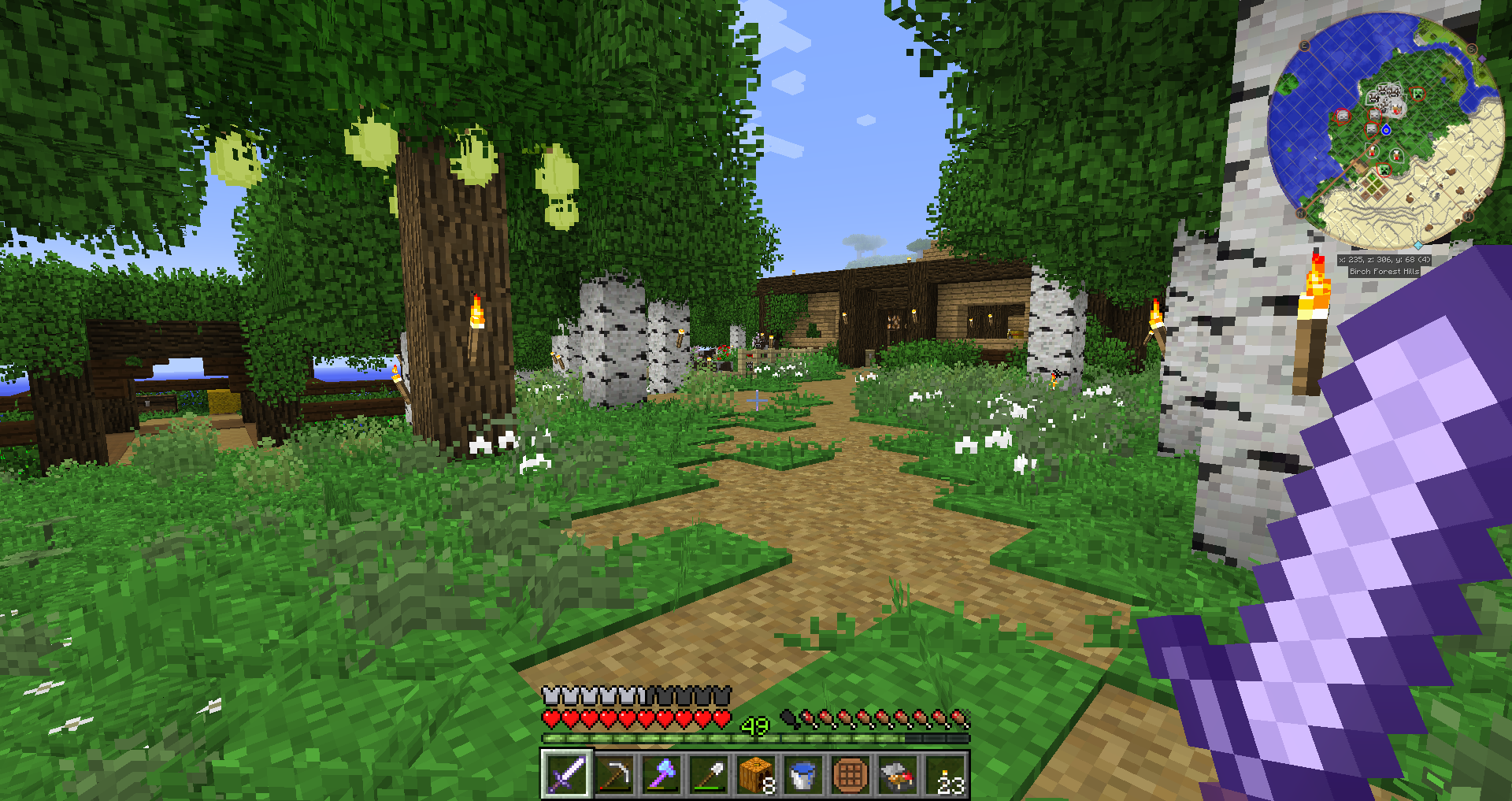Click the minimap's E compass marker
This screenshot has height=801, width=1512.
click(x=1305, y=46)
